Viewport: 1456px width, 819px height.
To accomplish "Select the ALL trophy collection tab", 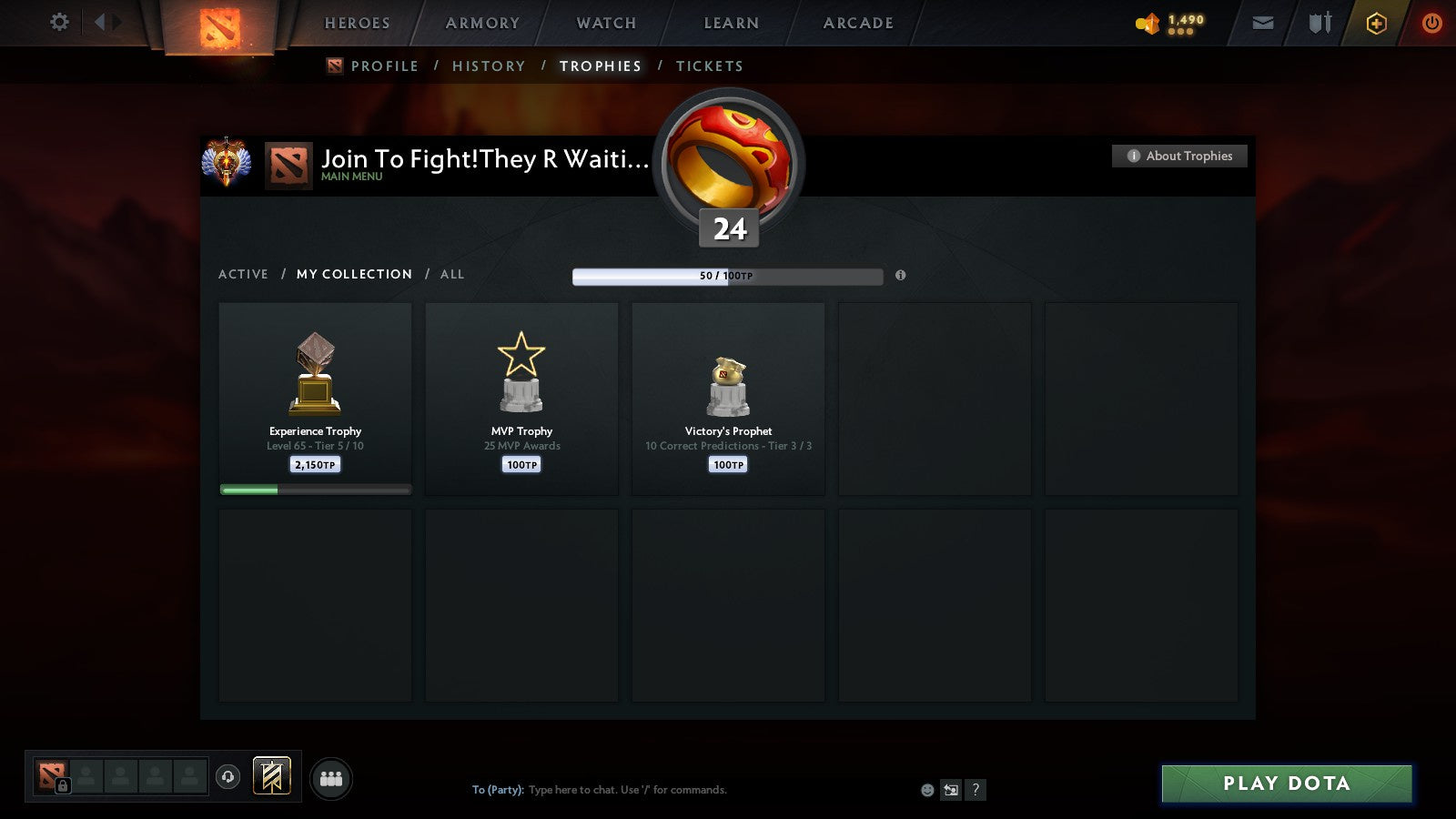I will tap(452, 274).
